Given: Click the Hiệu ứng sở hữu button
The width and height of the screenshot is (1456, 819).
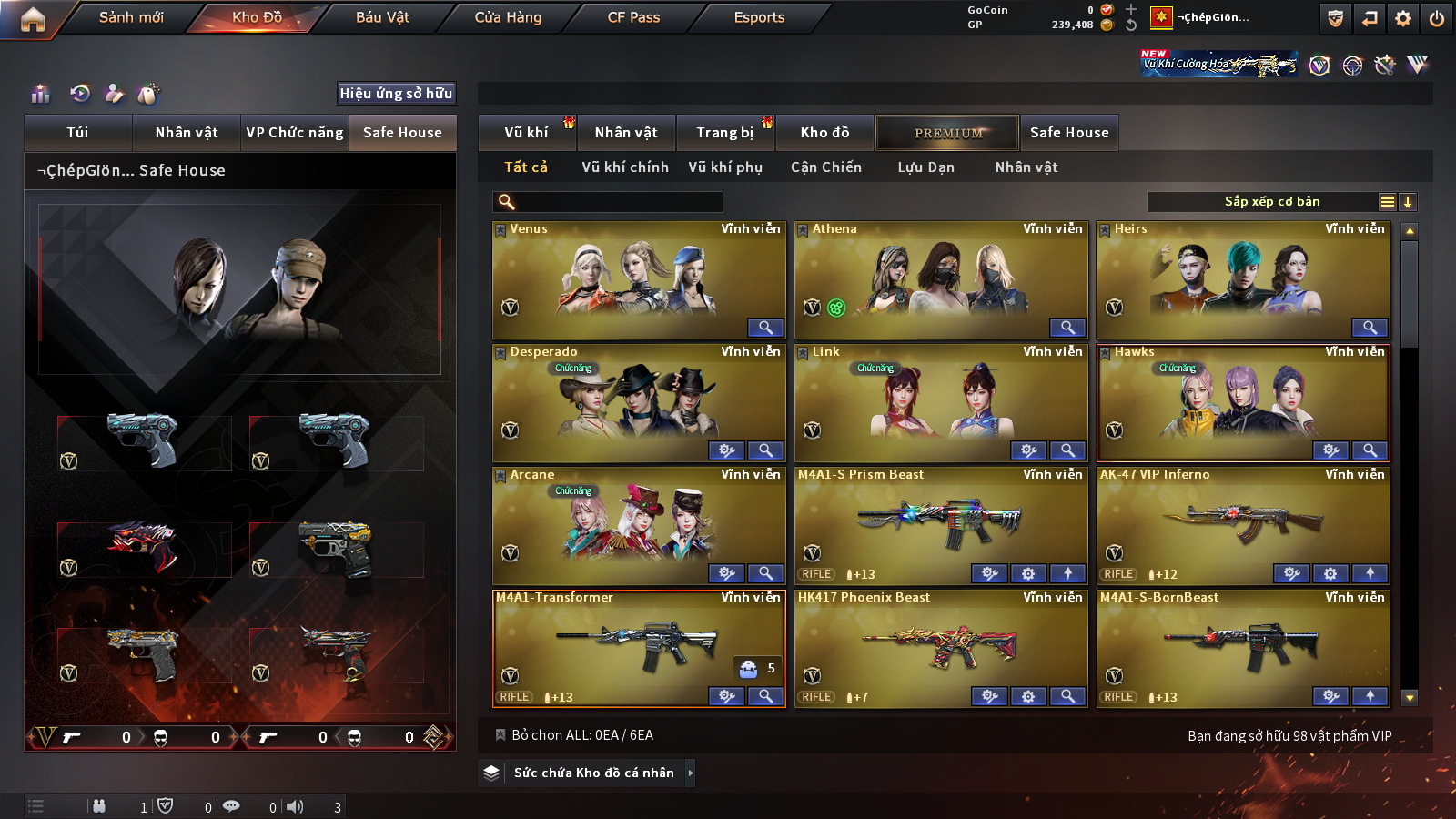Looking at the screenshot, I should tap(396, 93).
